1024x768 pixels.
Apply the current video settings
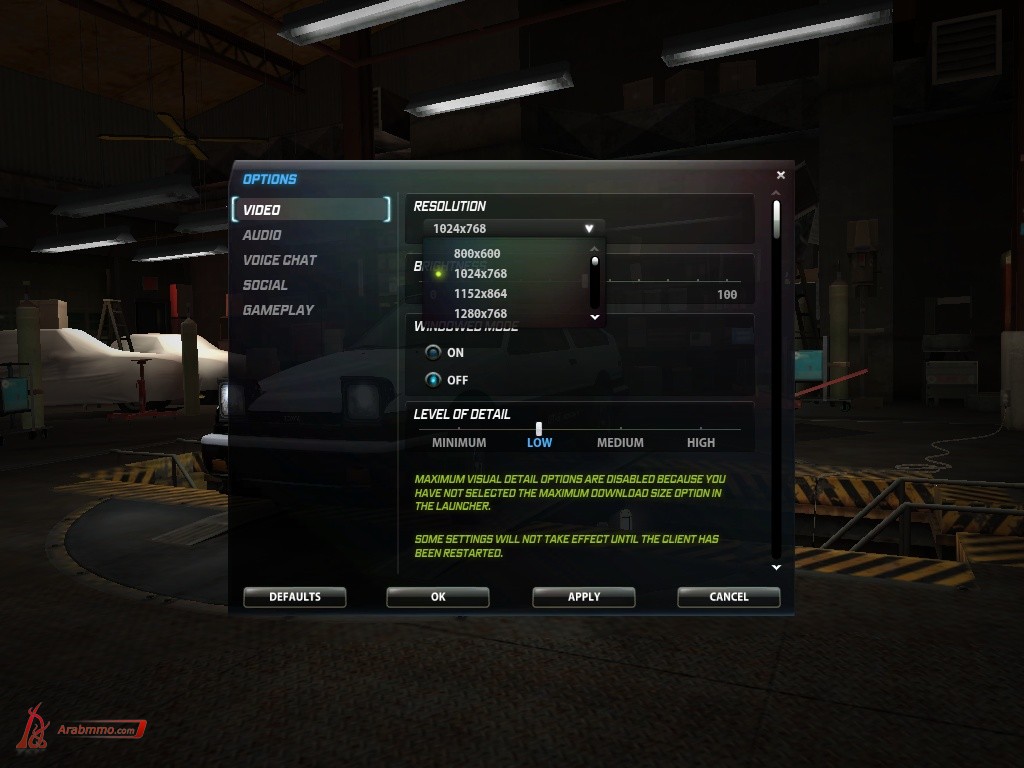click(x=584, y=597)
